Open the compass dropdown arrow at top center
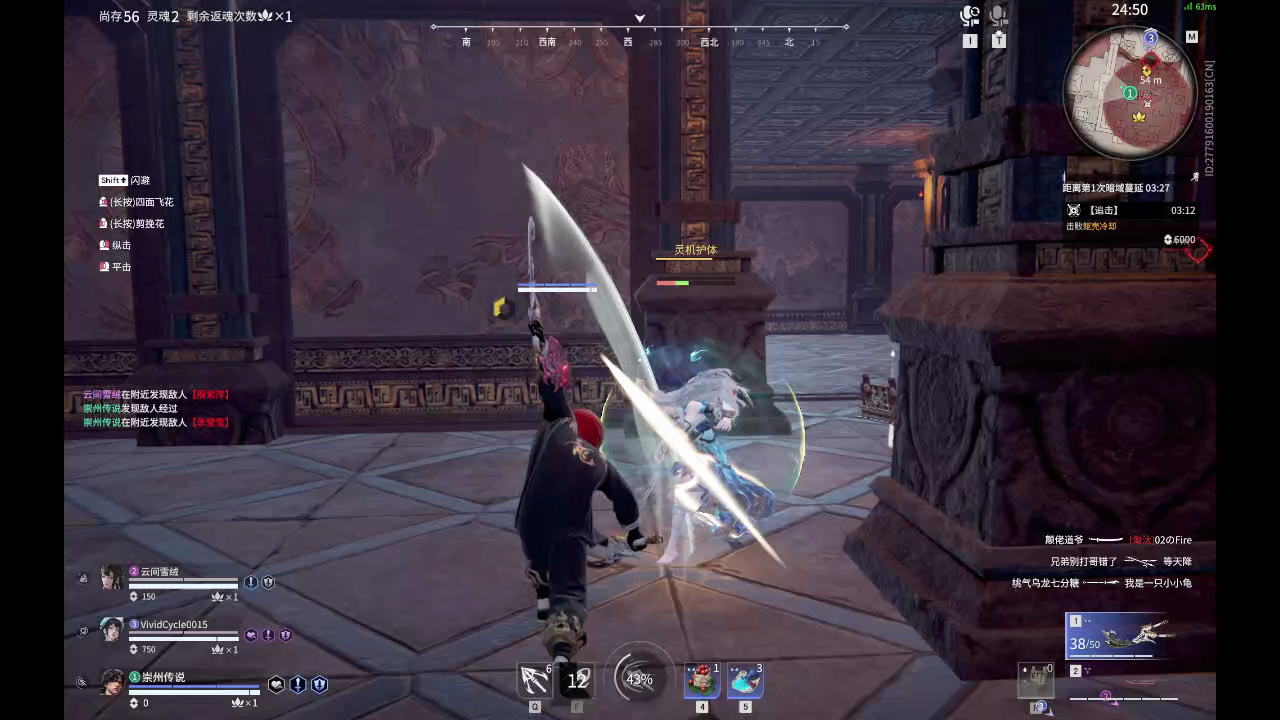The width and height of the screenshot is (1280, 720). (x=639, y=18)
